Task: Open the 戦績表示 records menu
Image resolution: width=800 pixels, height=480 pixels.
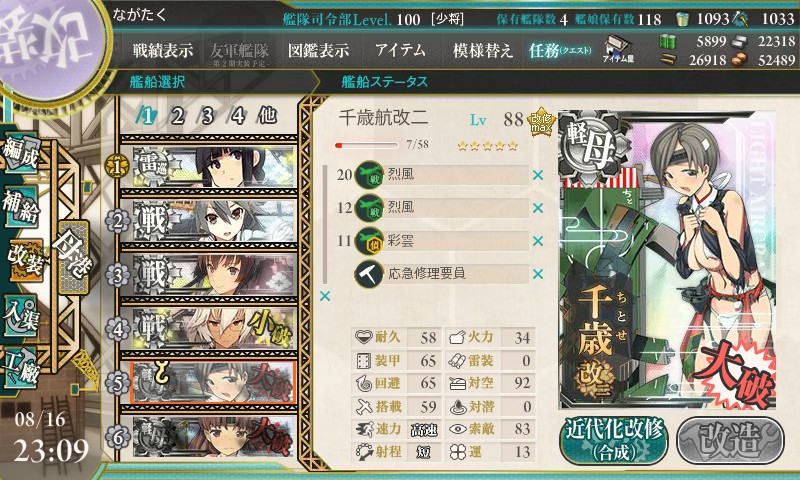Action: pos(164,50)
